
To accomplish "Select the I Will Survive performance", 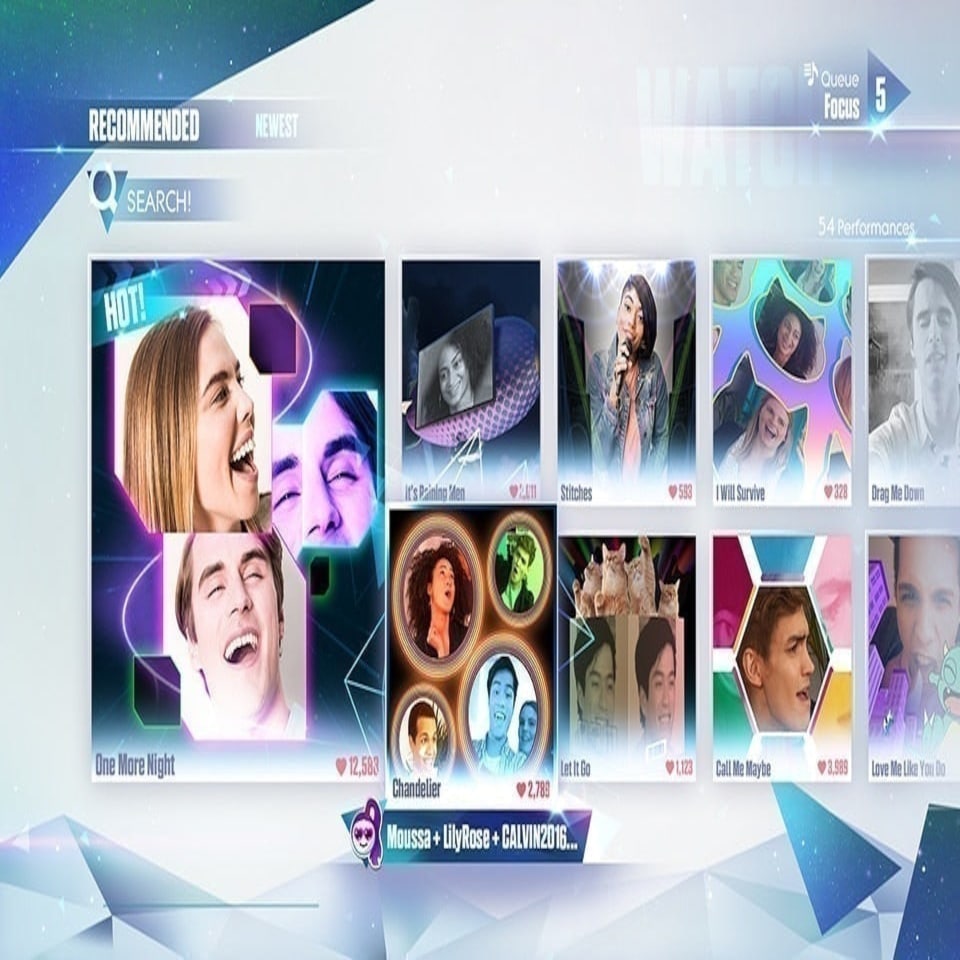I will coord(781,380).
